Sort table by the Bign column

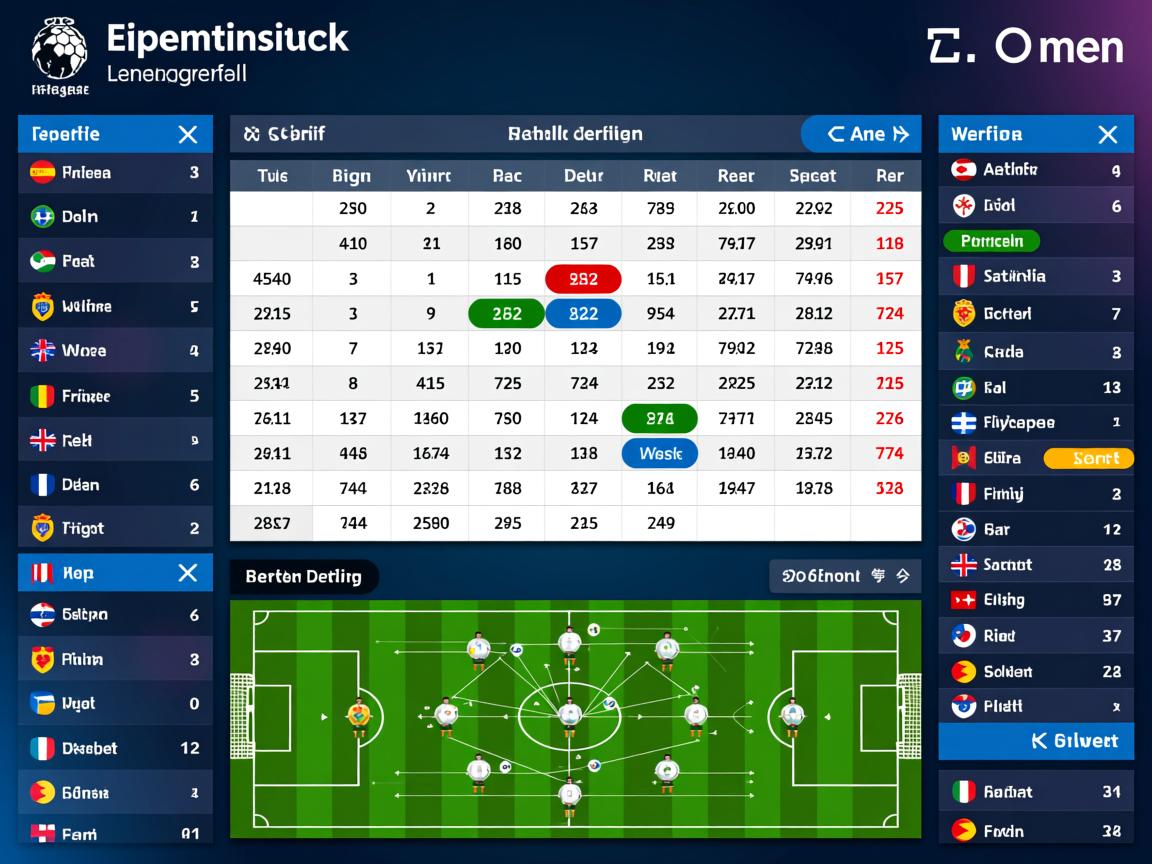[x=351, y=176]
